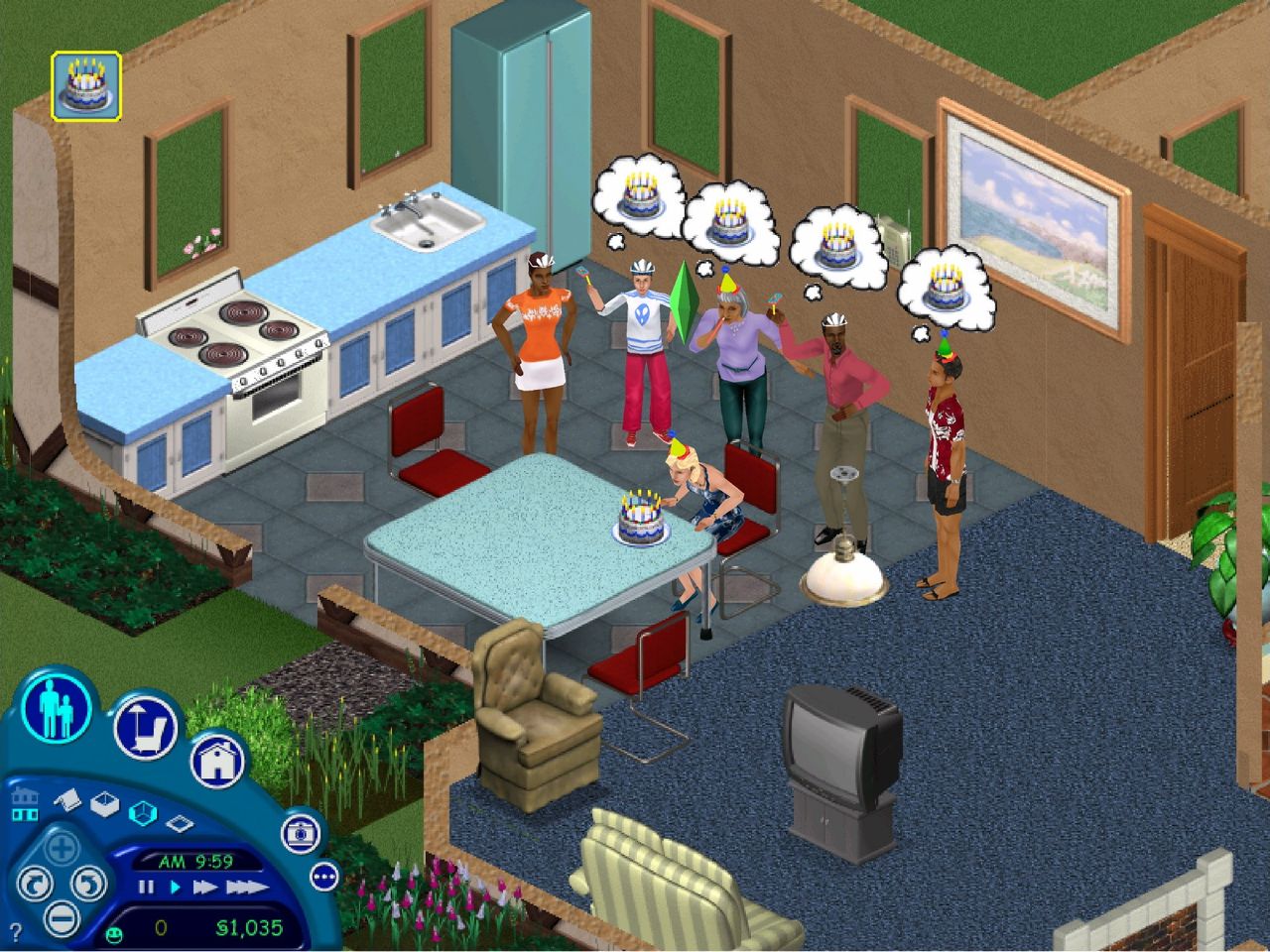Click the birthday cake action queue thumbnail
This screenshot has height=952, width=1270.
[84, 84]
